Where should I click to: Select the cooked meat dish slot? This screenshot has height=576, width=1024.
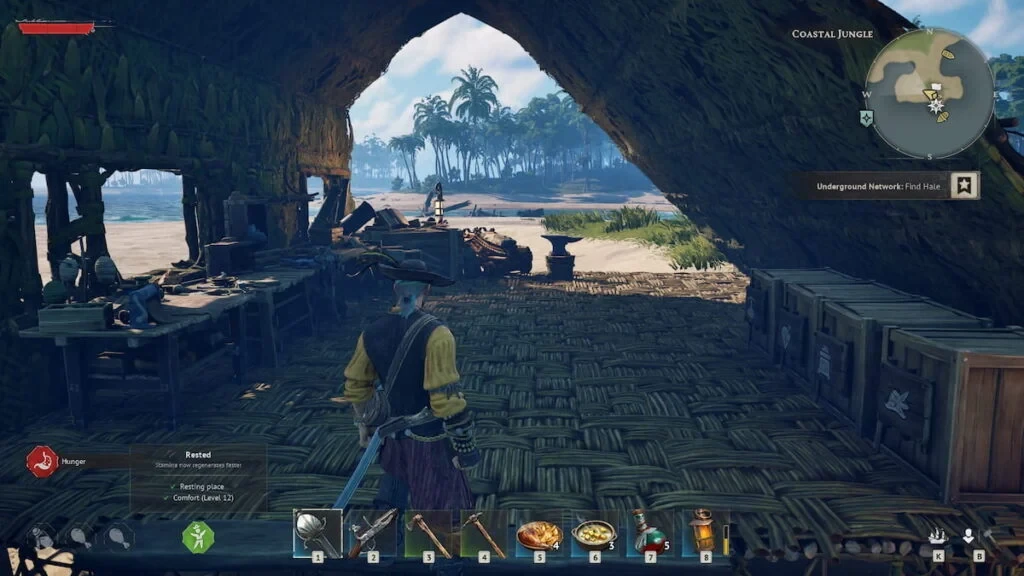[x=538, y=534]
